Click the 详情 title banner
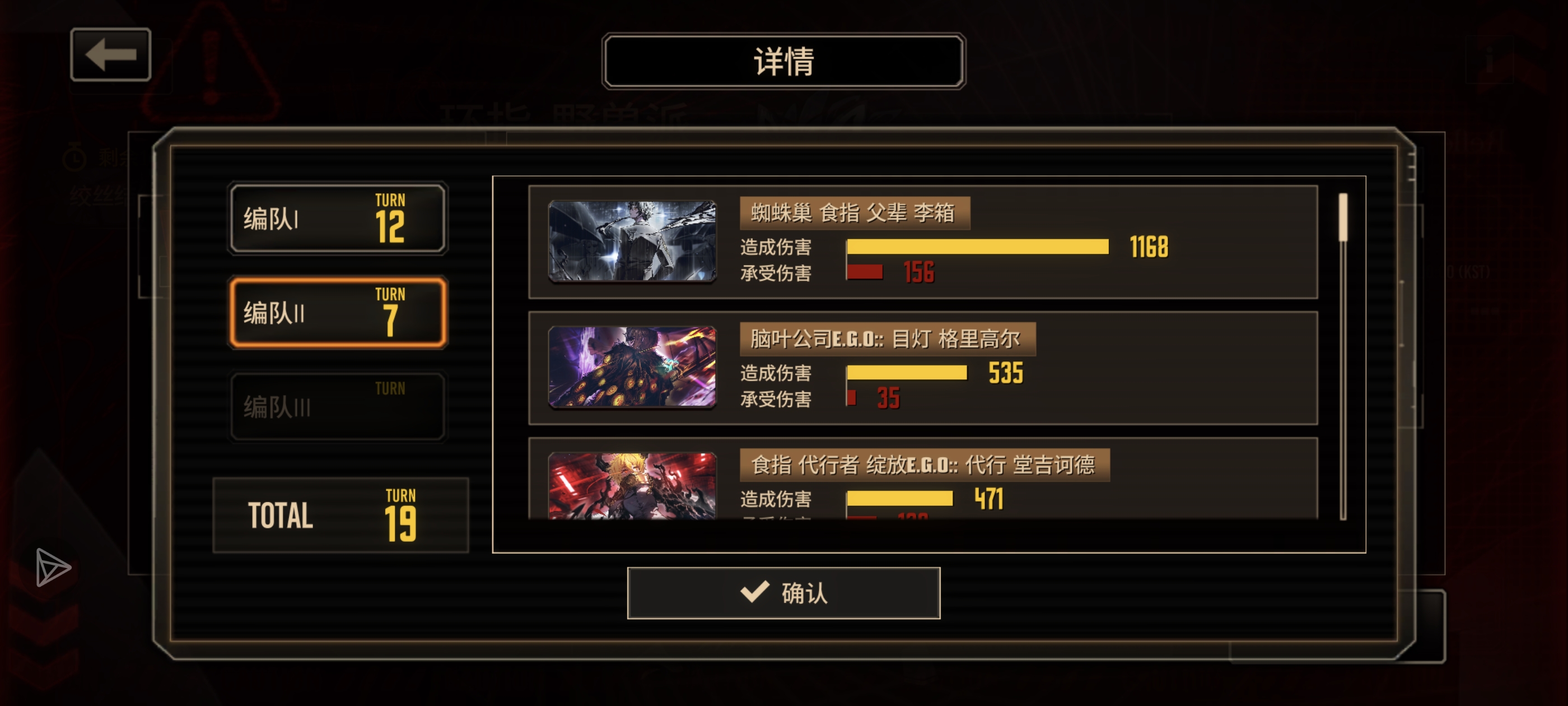The height and width of the screenshot is (706, 1568). [784, 60]
